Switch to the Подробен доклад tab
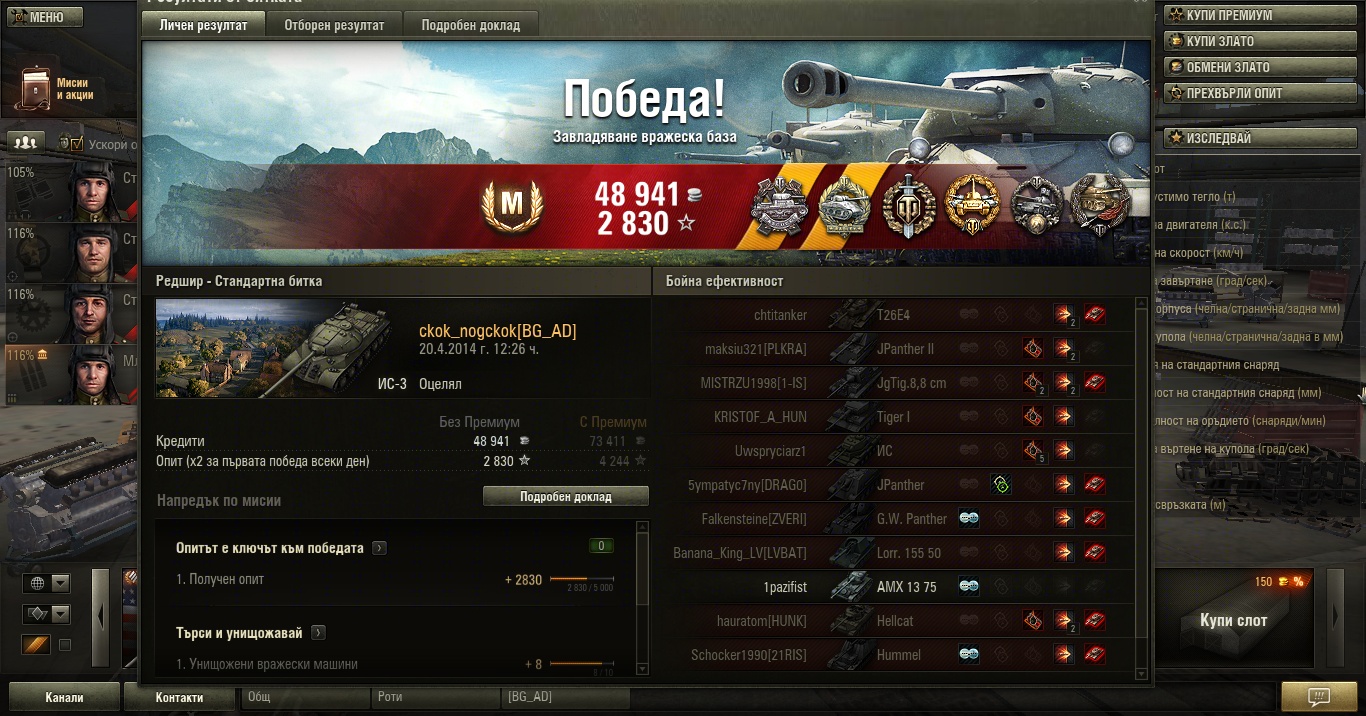Screen dimensions: 1366x716 pyautogui.click(x=470, y=25)
